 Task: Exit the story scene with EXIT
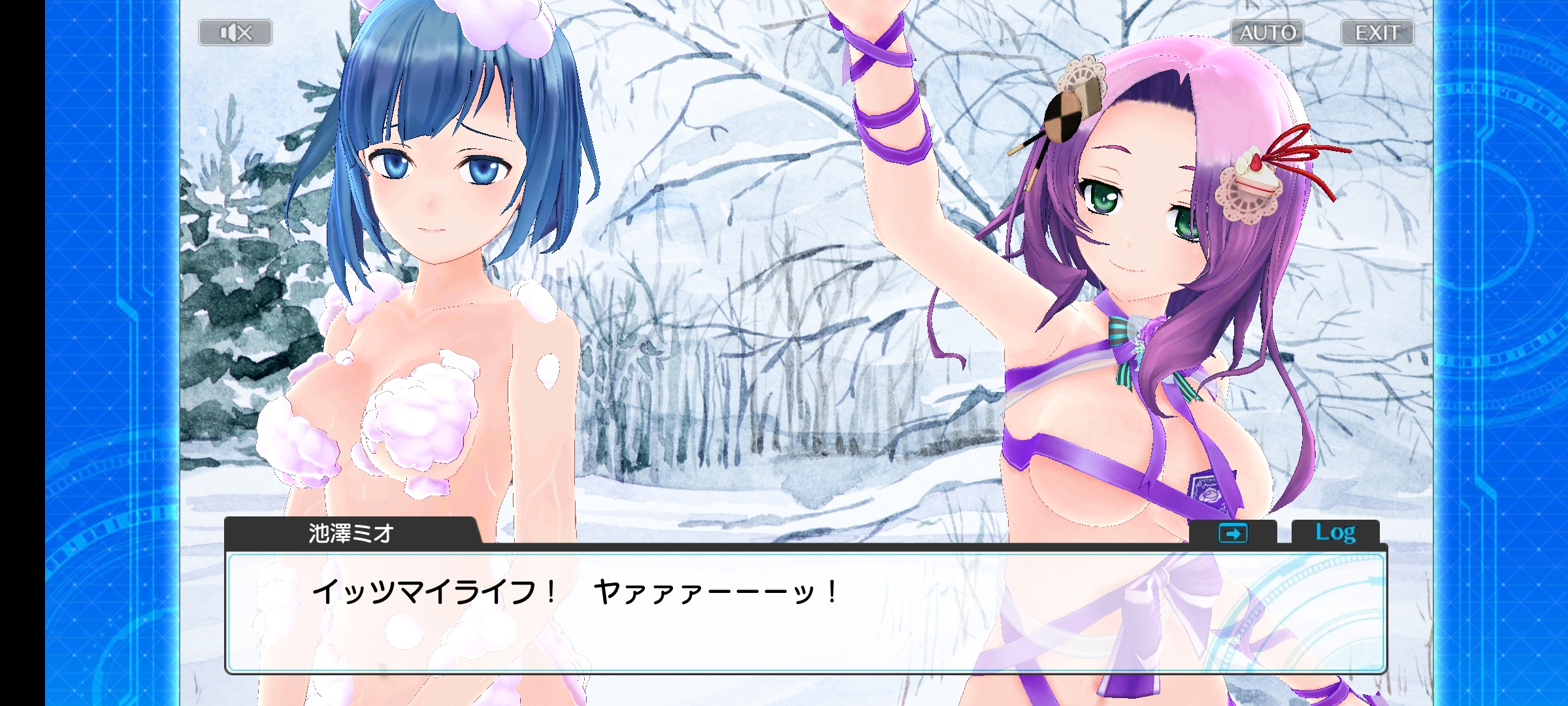point(1377,33)
